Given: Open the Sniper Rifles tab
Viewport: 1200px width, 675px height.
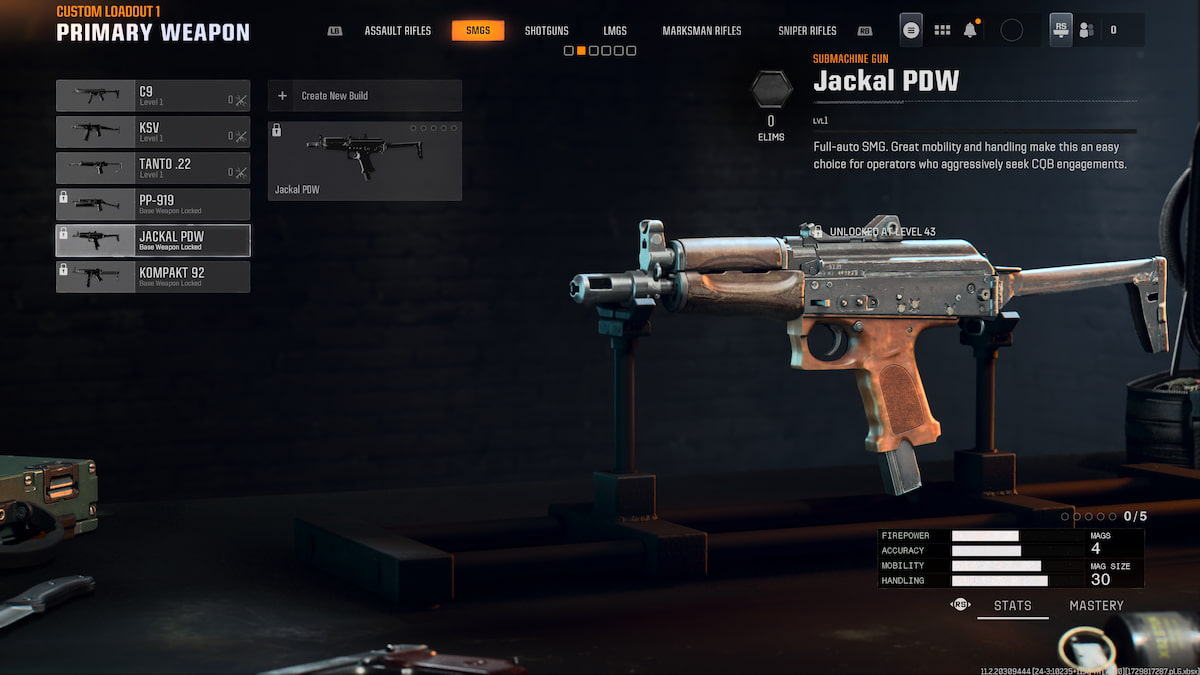Looking at the screenshot, I should pyautogui.click(x=807, y=31).
